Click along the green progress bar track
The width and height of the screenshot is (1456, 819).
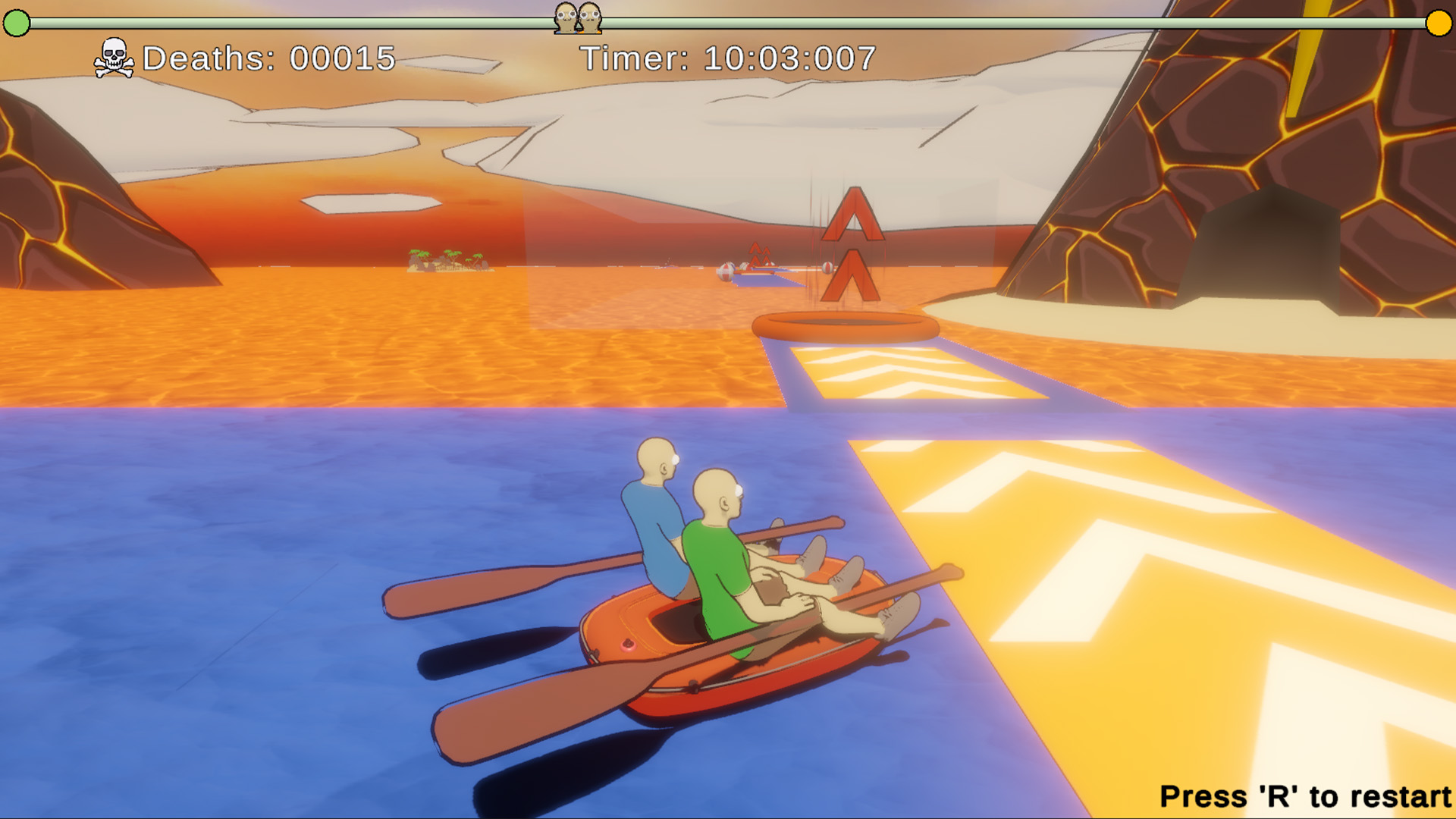(303, 24)
